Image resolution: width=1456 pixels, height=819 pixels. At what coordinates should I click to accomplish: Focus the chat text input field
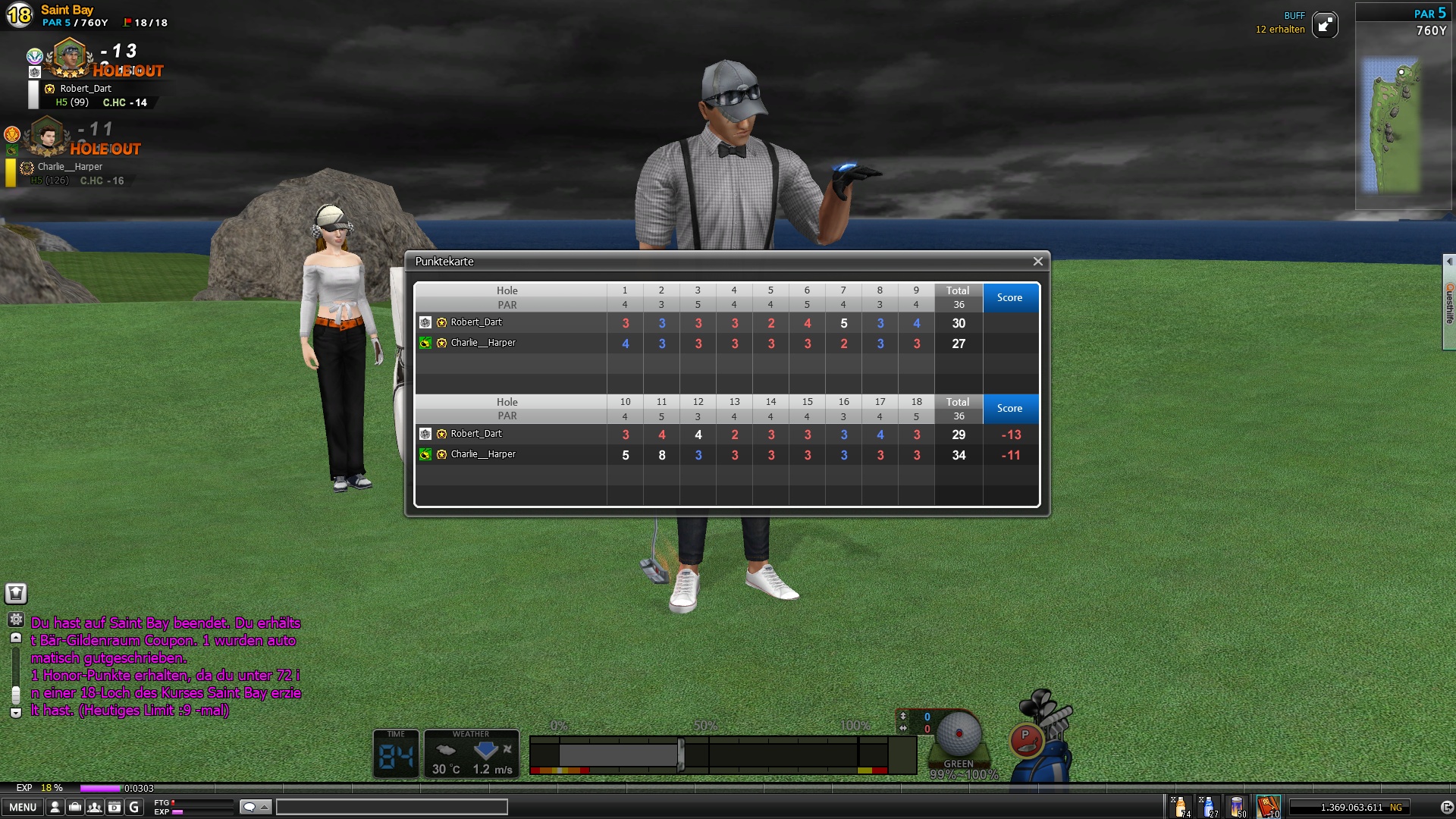(x=391, y=807)
